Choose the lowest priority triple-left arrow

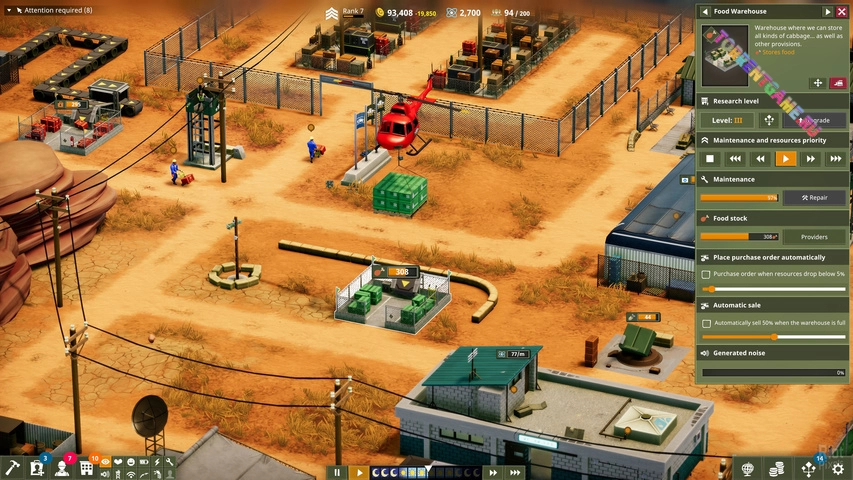735,158
